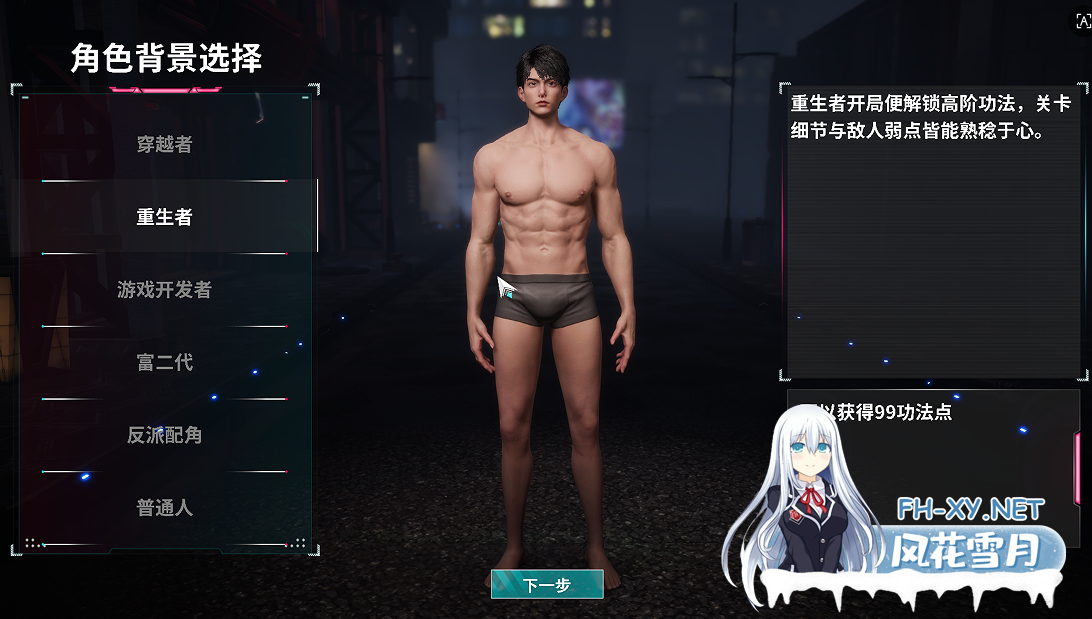This screenshot has height=619, width=1092.
Task: Select the 普通人 background entry
Action: 164,508
